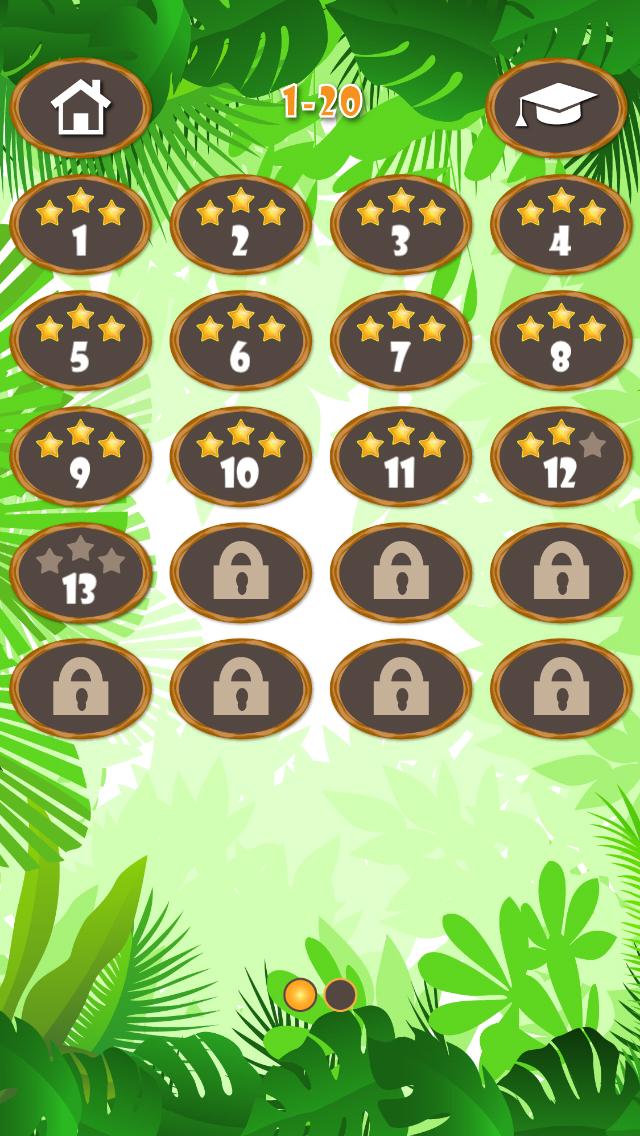Replay two-star level 12
This screenshot has width=640, height=1136.
pyautogui.click(x=561, y=457)
